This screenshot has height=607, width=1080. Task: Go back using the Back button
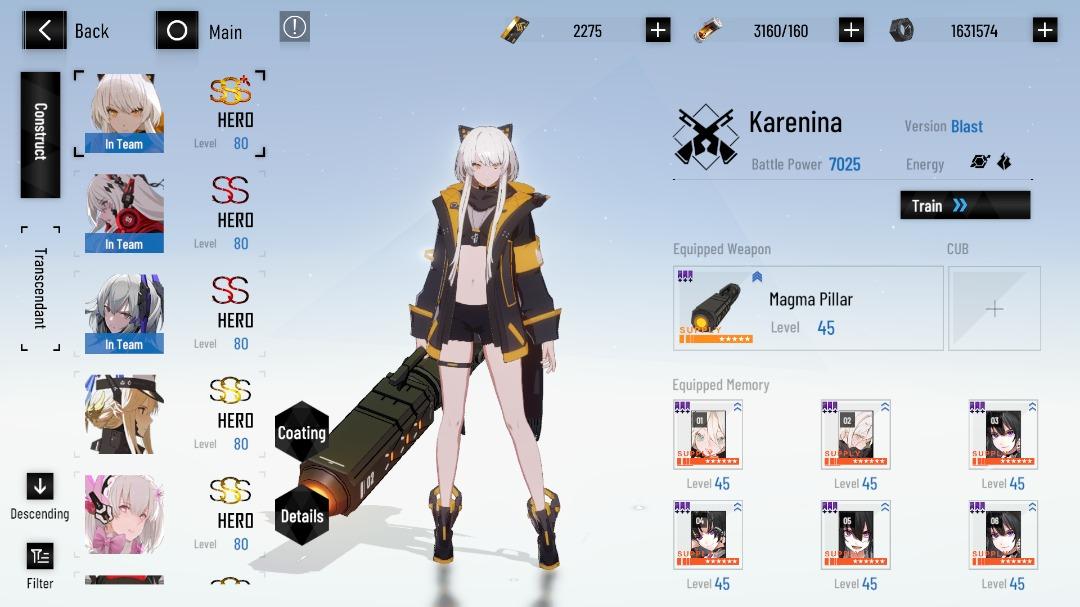[x=66, y=31]
